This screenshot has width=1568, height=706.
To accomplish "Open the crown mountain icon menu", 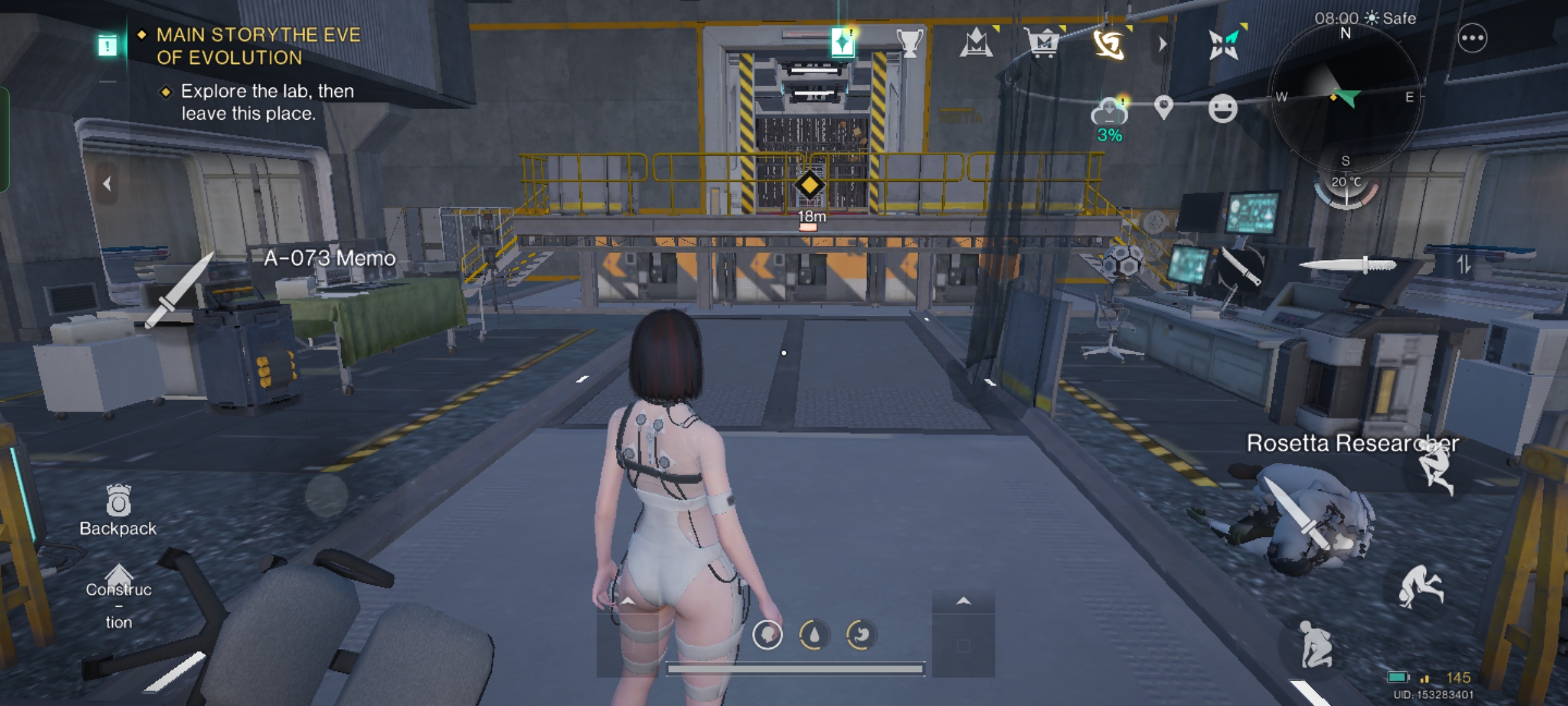I will click(976, 44).
